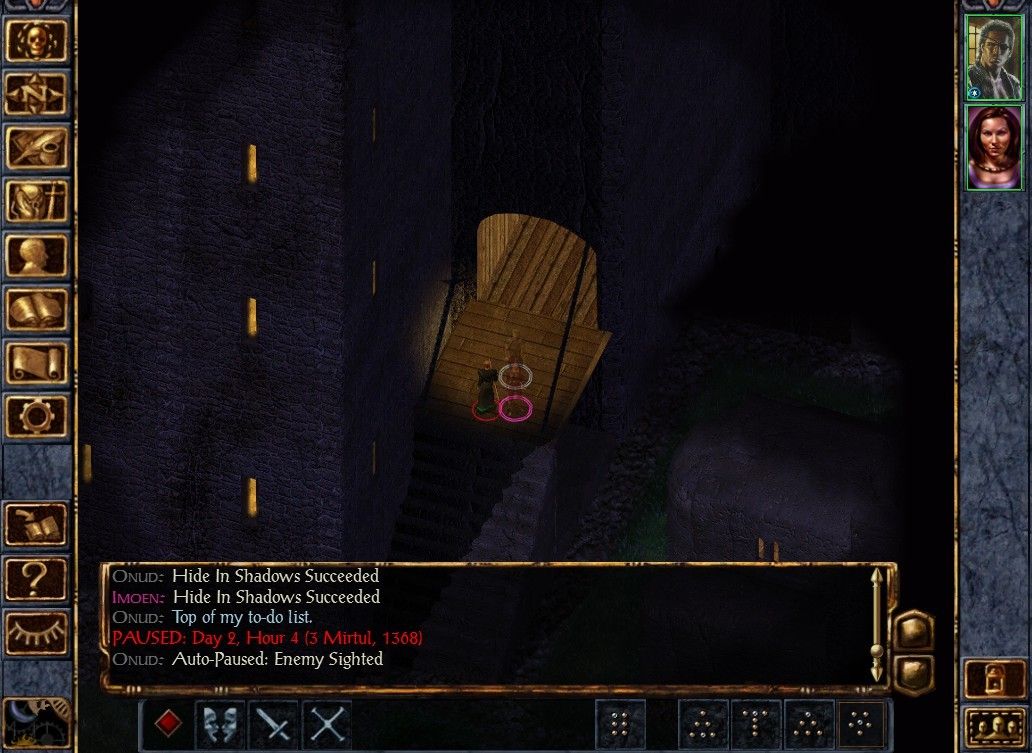Open the journal via the quill icon
This screenshot has height=753, width=1032.
pyautogui.click(x=37, y=147)
